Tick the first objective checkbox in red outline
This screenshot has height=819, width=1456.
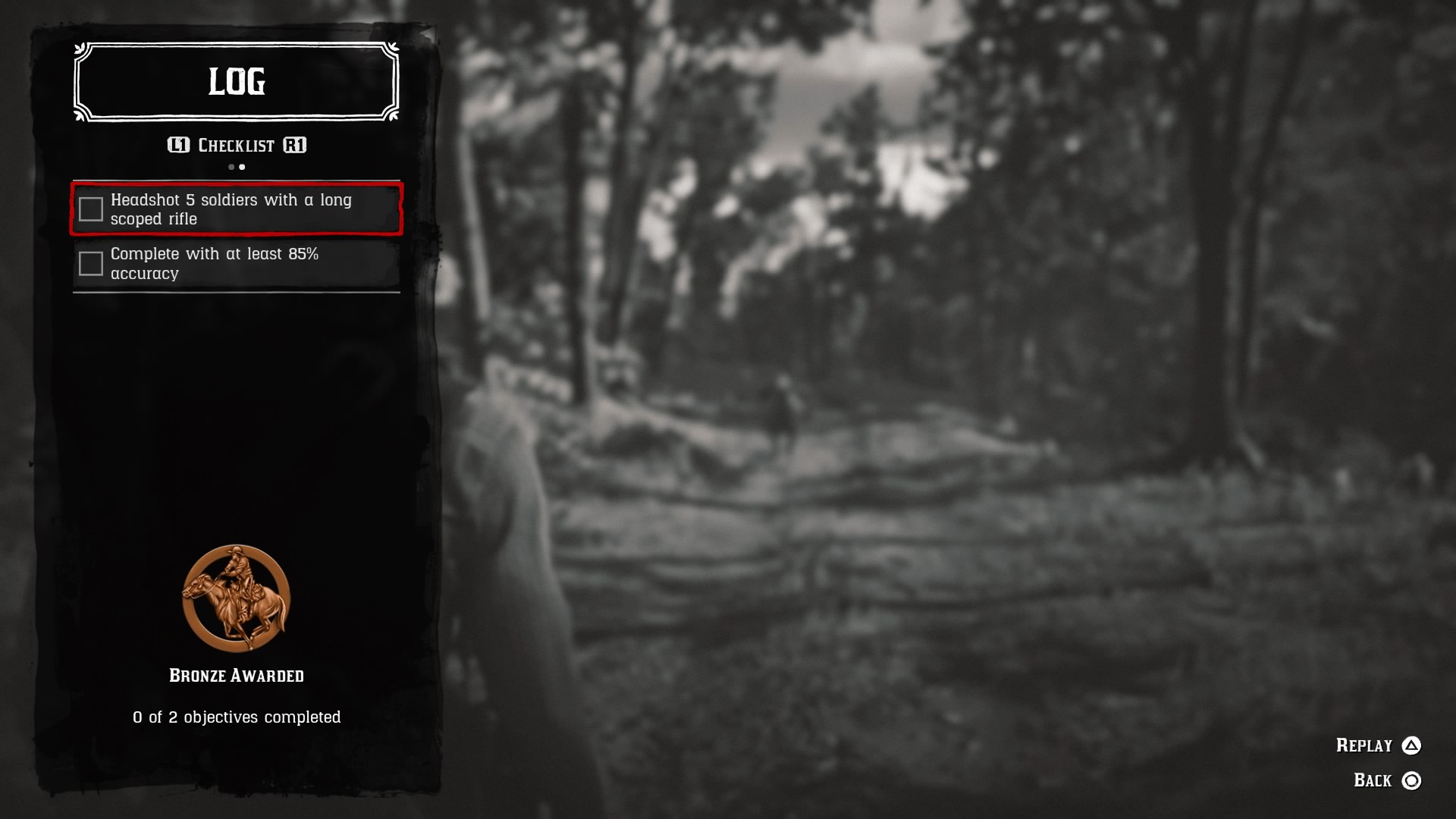(91, 207)
